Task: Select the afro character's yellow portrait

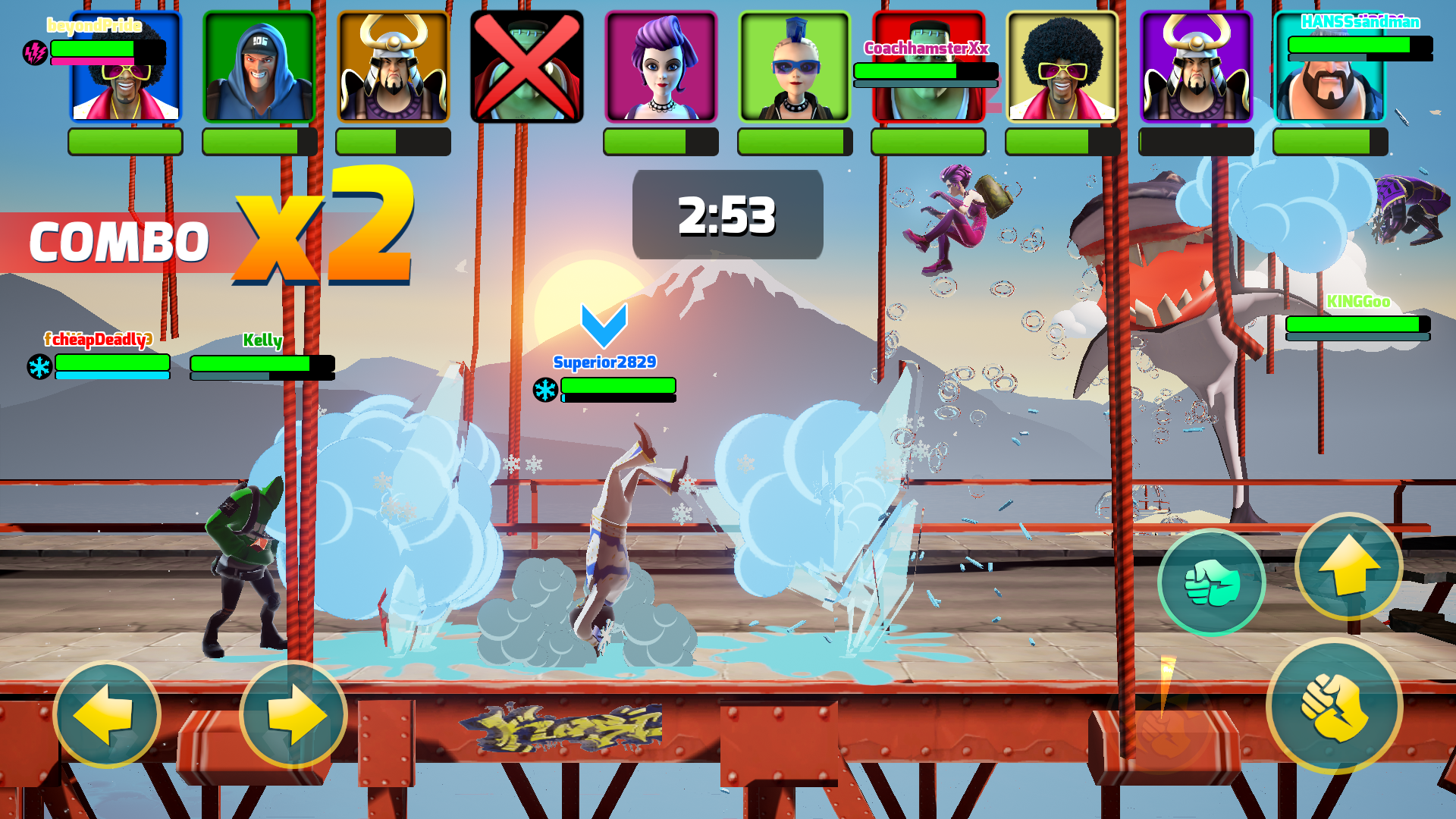Action: click(x=1061, y=67)
